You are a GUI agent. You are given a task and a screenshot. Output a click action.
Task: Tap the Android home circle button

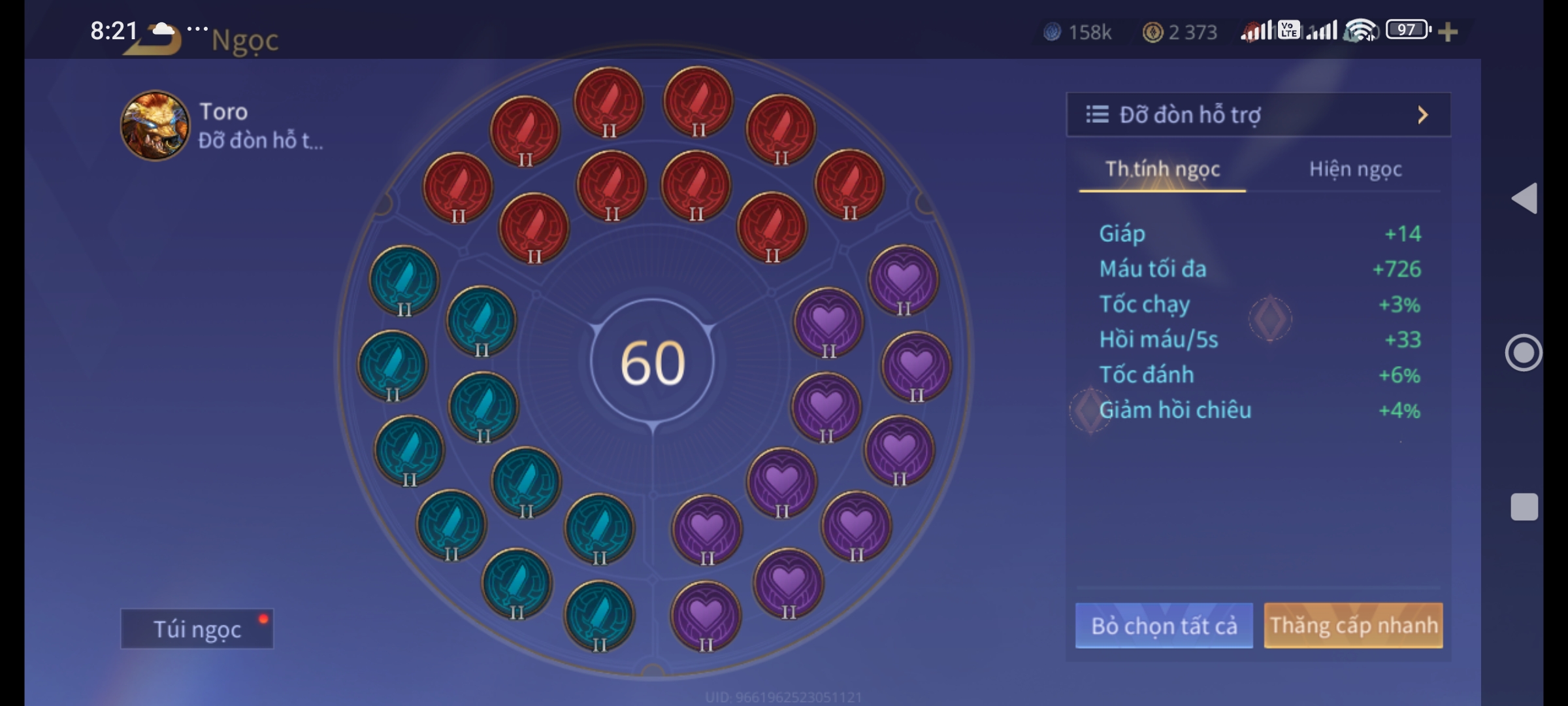(x=1524, y=353)
